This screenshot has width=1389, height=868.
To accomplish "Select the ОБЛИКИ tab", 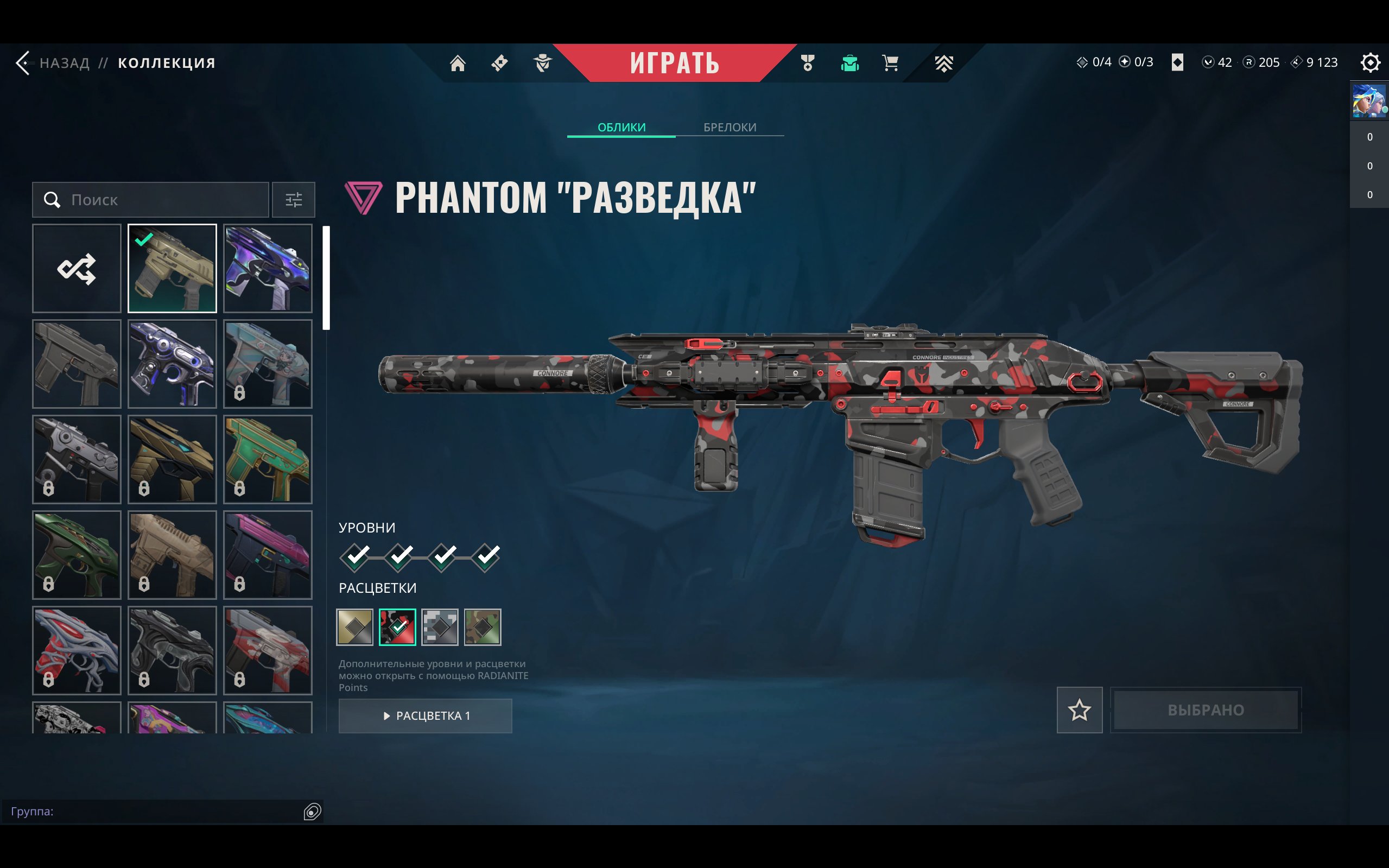I will tap(621, 127).
